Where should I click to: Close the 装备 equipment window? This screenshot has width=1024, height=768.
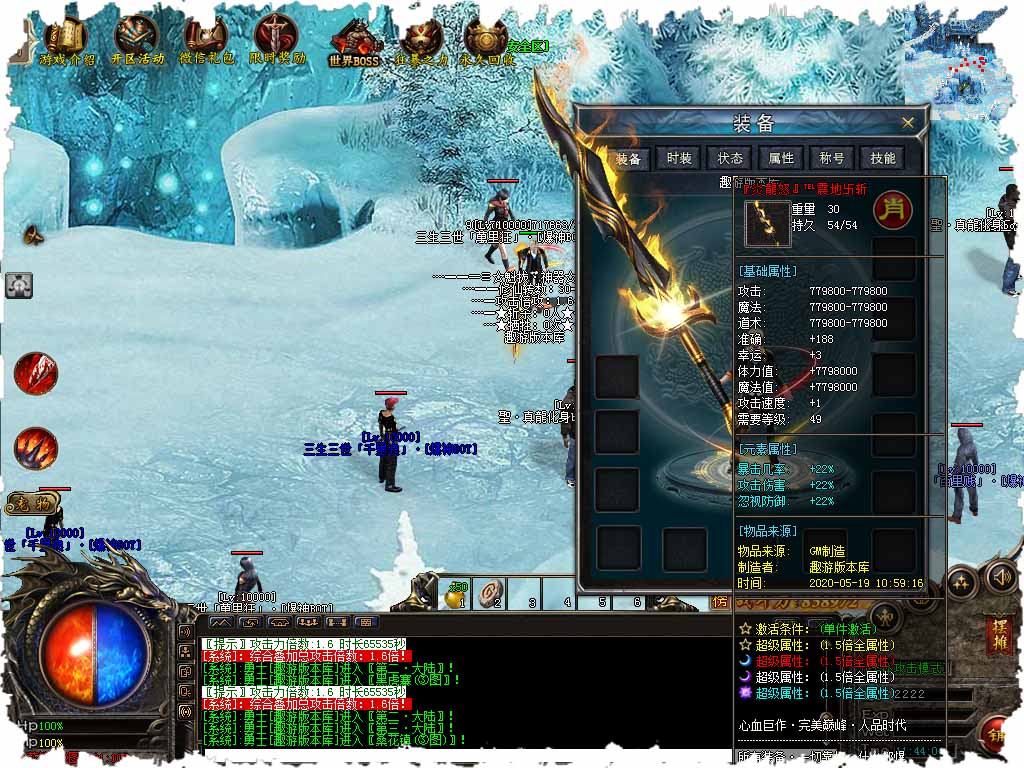908,123
